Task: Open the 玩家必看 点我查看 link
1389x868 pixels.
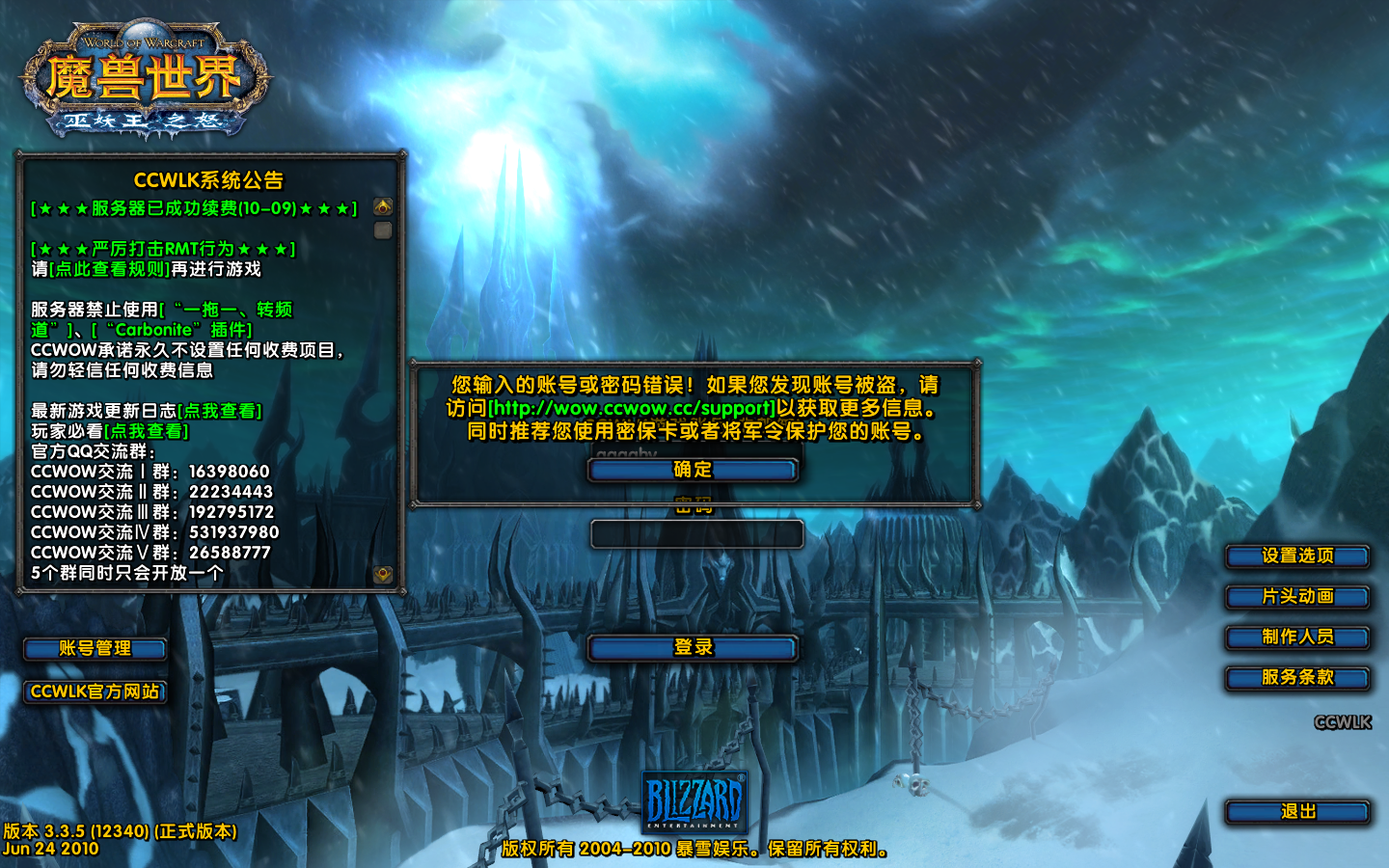Action: 147,432
